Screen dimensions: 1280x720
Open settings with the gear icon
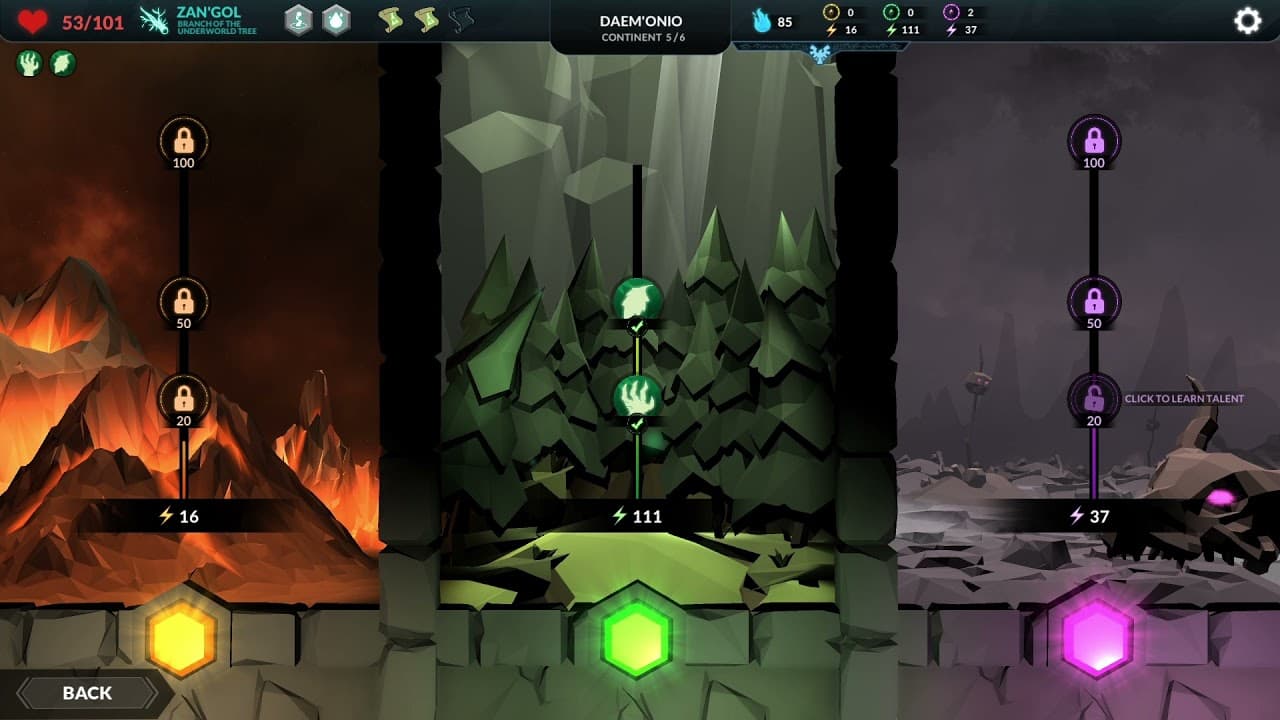click(x=1247, y=21)
